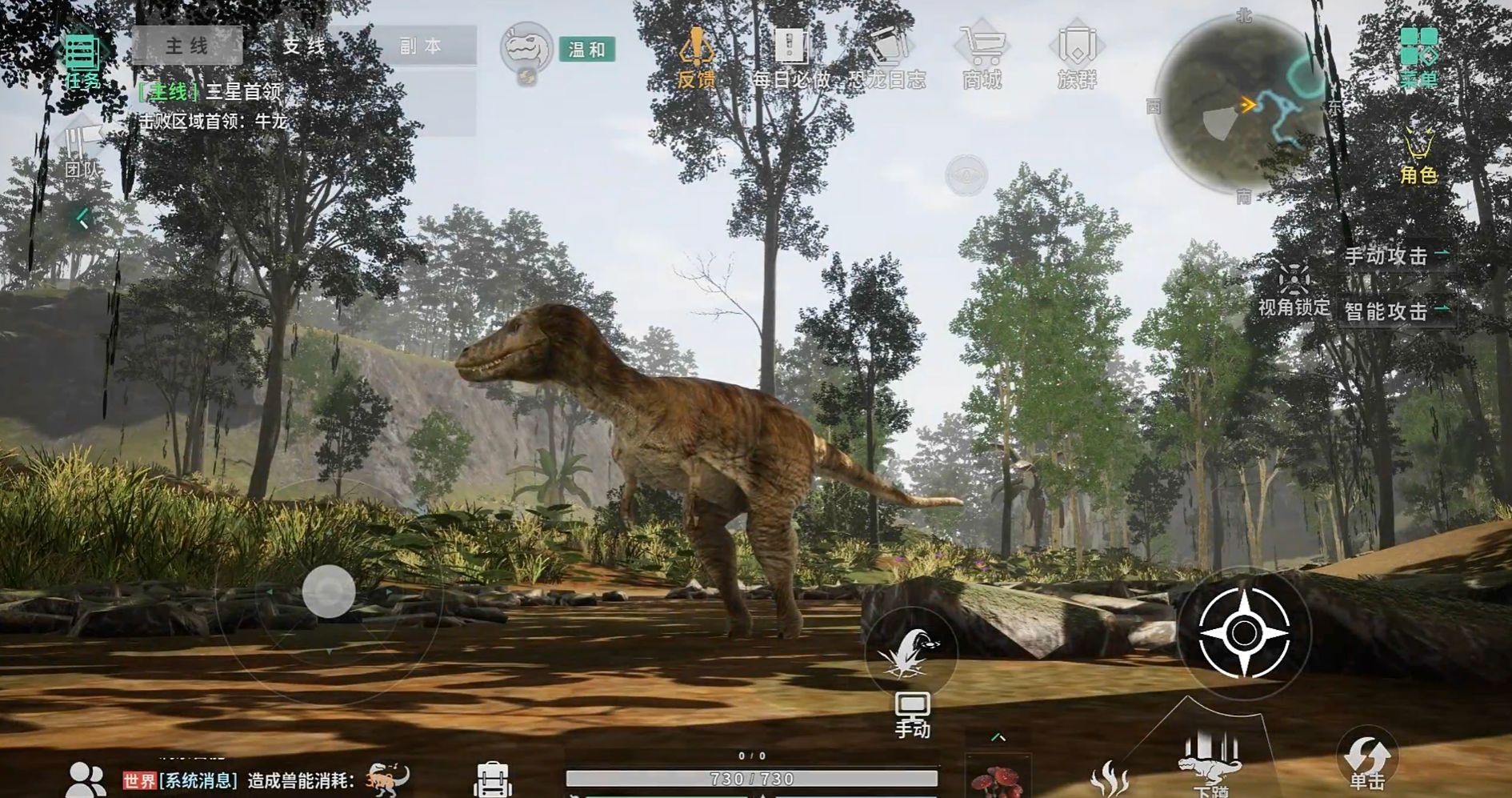Viewport: 1512px width, 798px height.
Task: Switch to the 主线 main quest tab
Action: point(187,46)
